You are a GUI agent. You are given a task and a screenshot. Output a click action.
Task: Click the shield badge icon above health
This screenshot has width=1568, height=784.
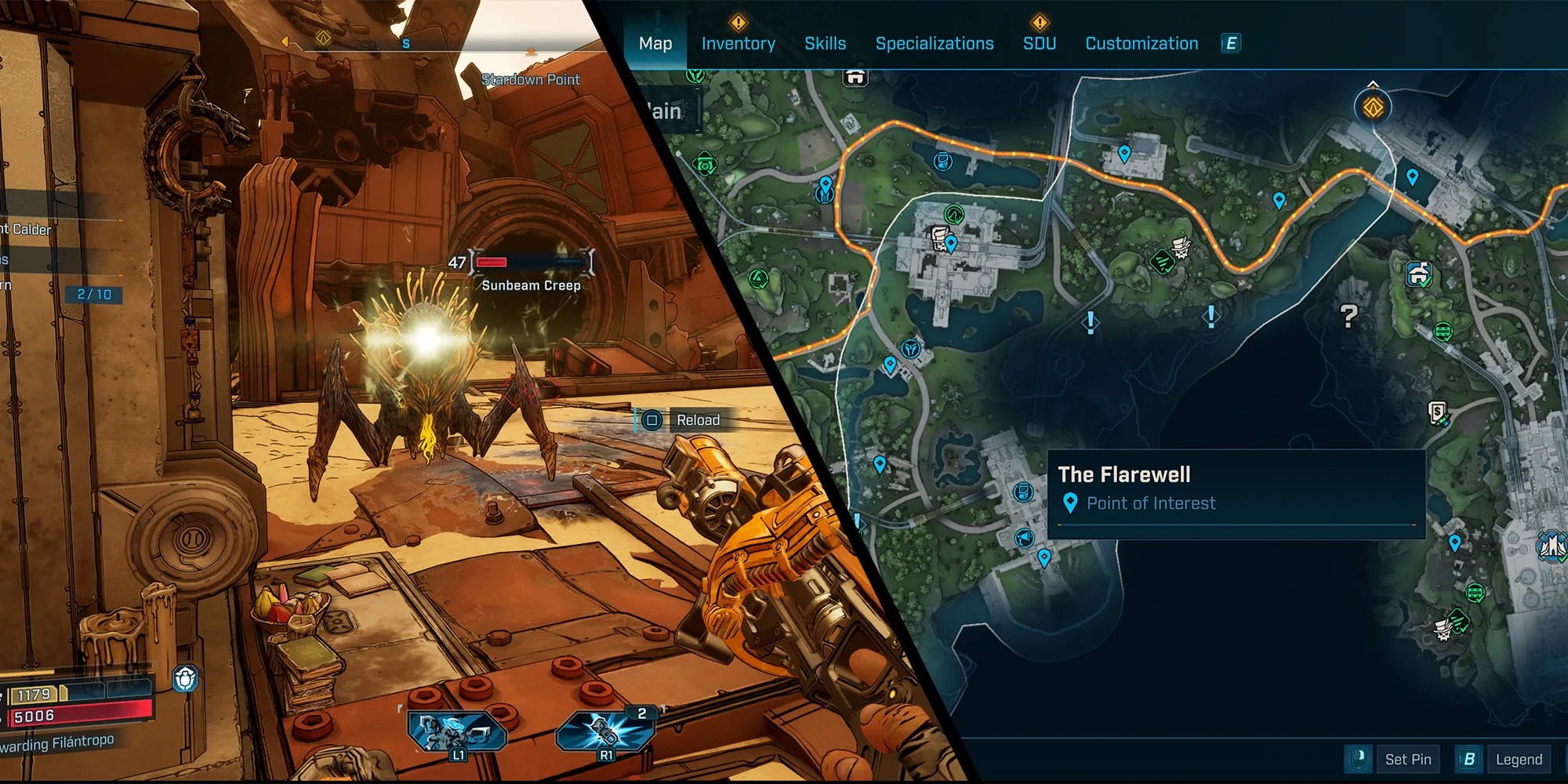pos(185,679)
